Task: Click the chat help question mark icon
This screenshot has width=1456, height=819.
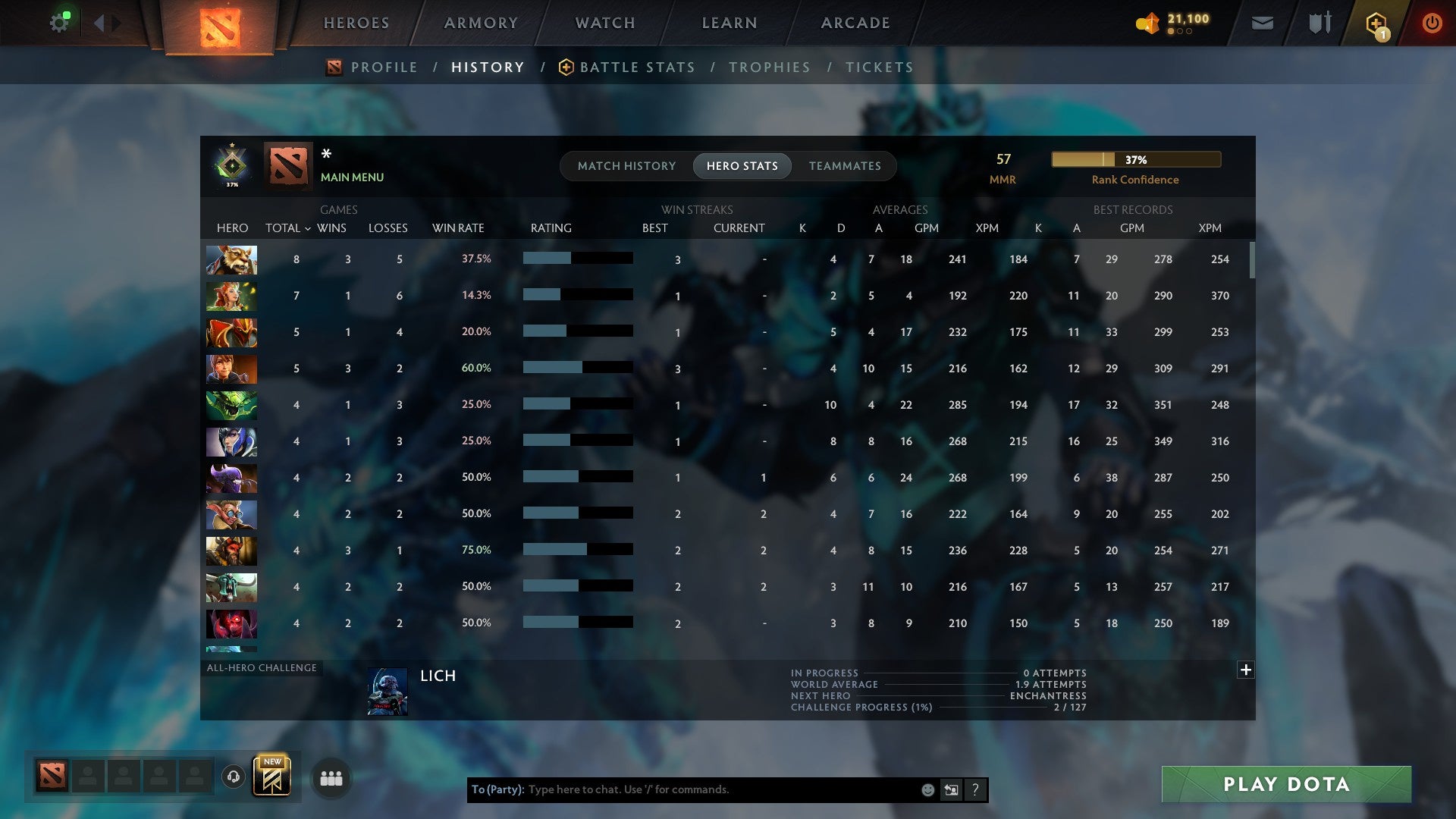Action: point(976,789)
